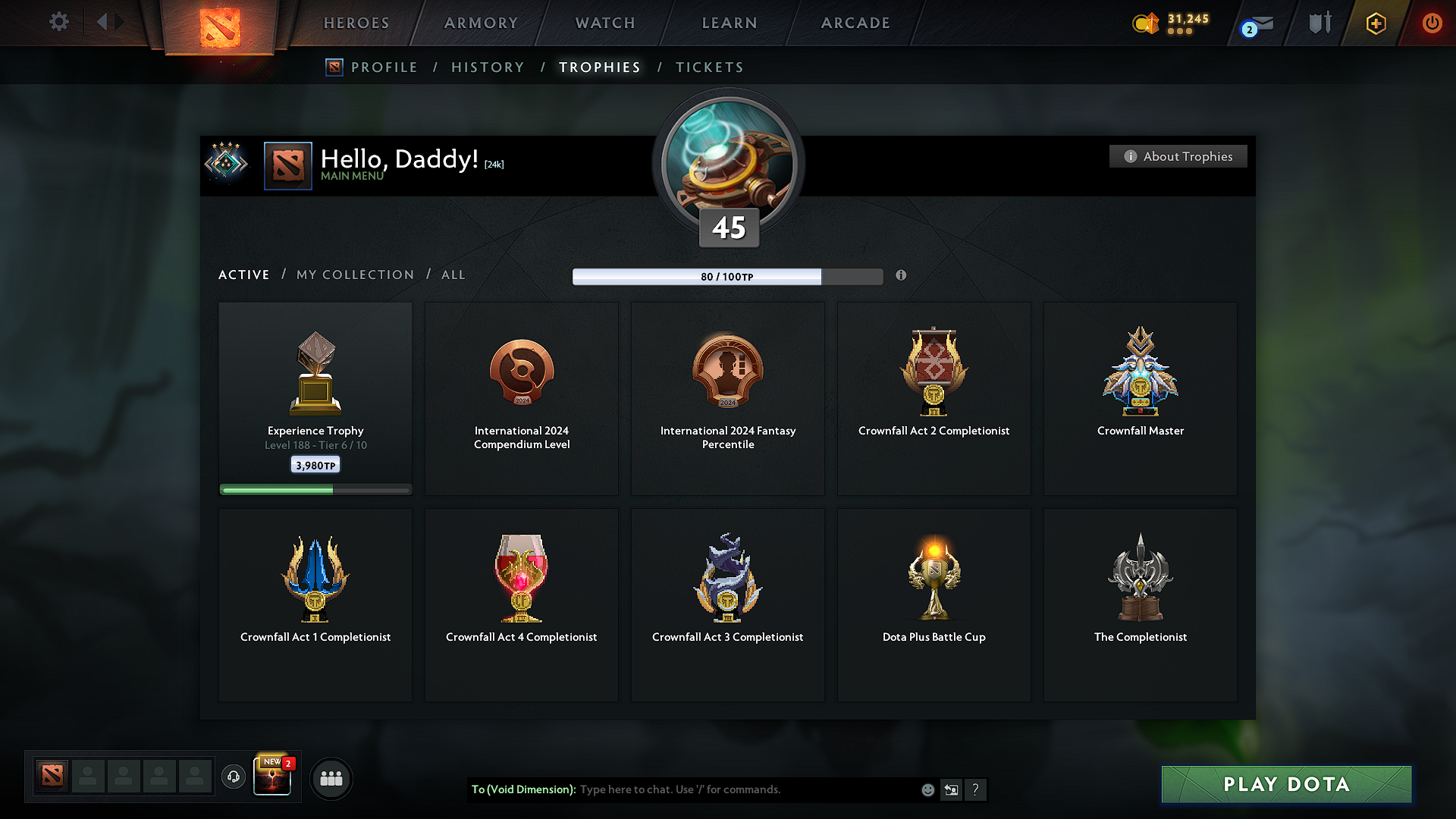Activate the Crownfall Master trophy

pos(1140,398)
